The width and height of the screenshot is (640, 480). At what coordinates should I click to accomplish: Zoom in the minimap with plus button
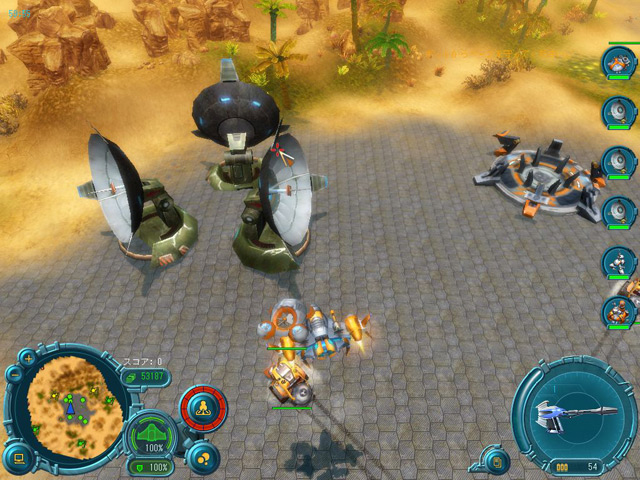pos(28,357)
